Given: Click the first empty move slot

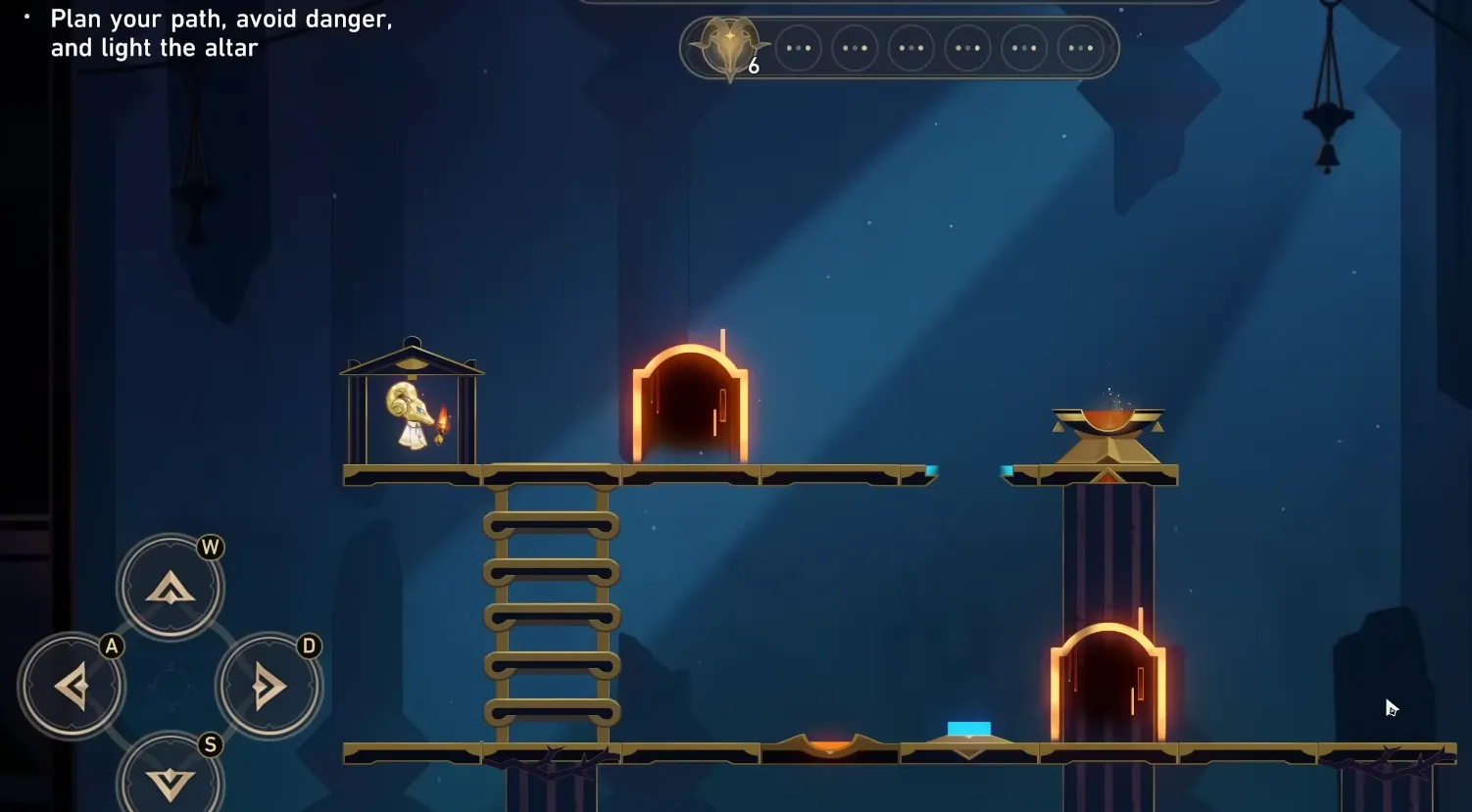Looking at the screenshot, I should point(799,47).
